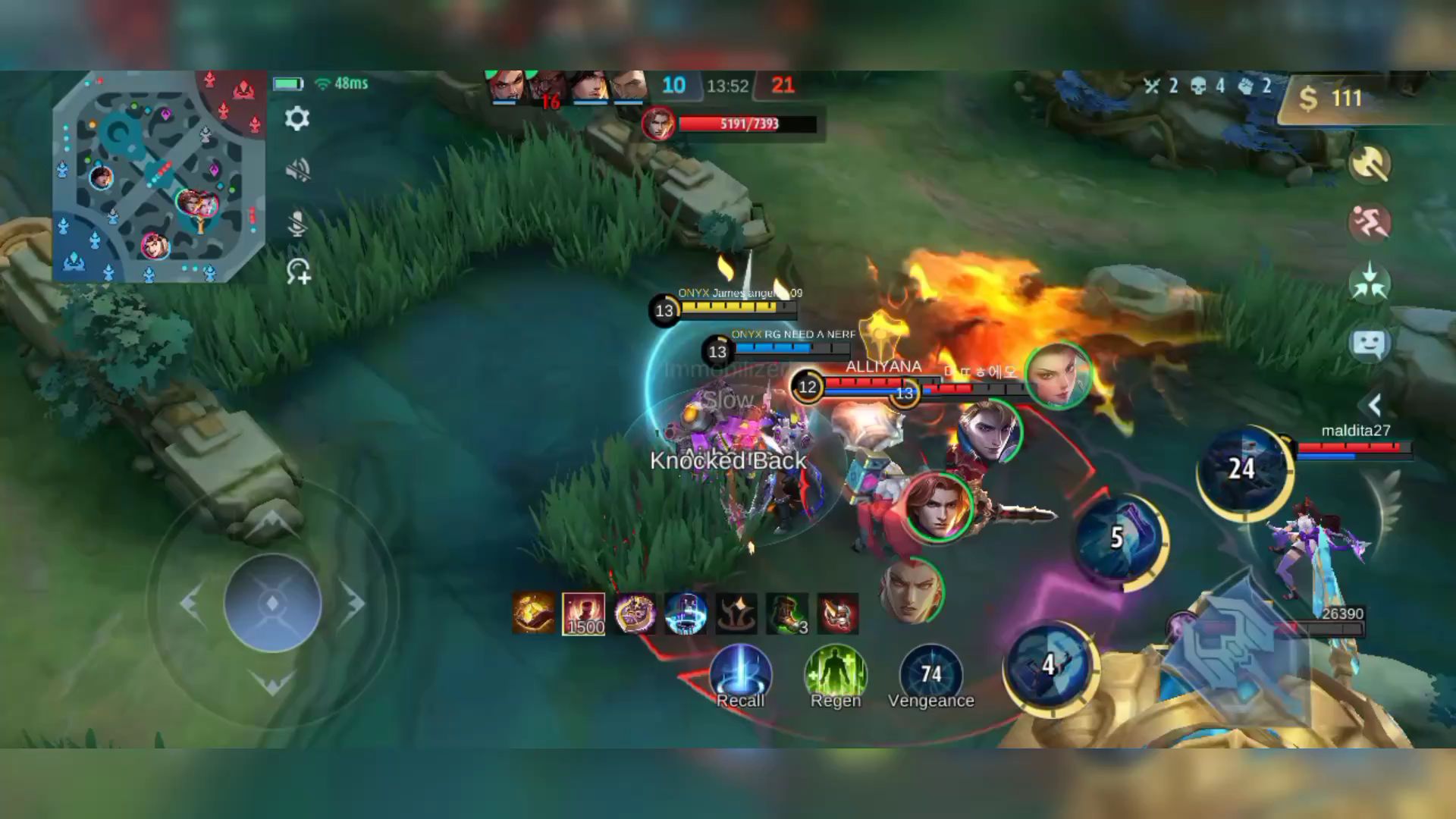Tap the skill showing cooldown 5
The image size is (1456, 819).
[1119, 538]
